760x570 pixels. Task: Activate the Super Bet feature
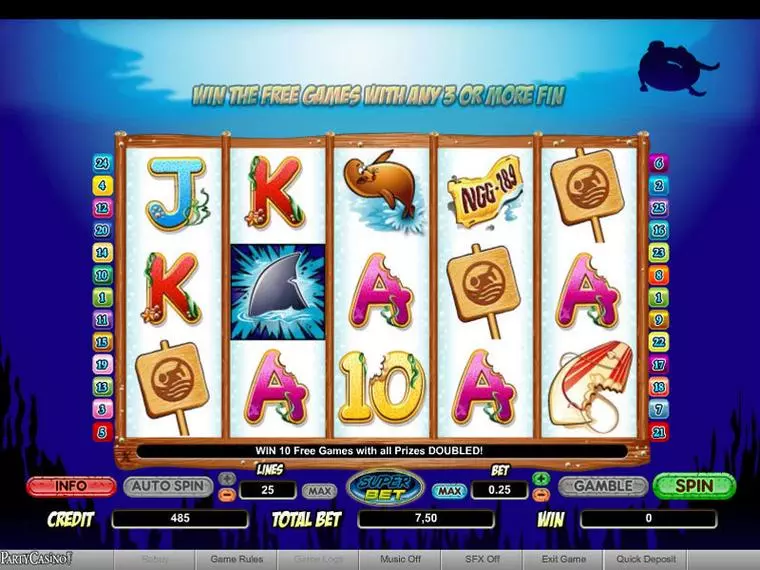pyautogui.click(x=385, y=486)
